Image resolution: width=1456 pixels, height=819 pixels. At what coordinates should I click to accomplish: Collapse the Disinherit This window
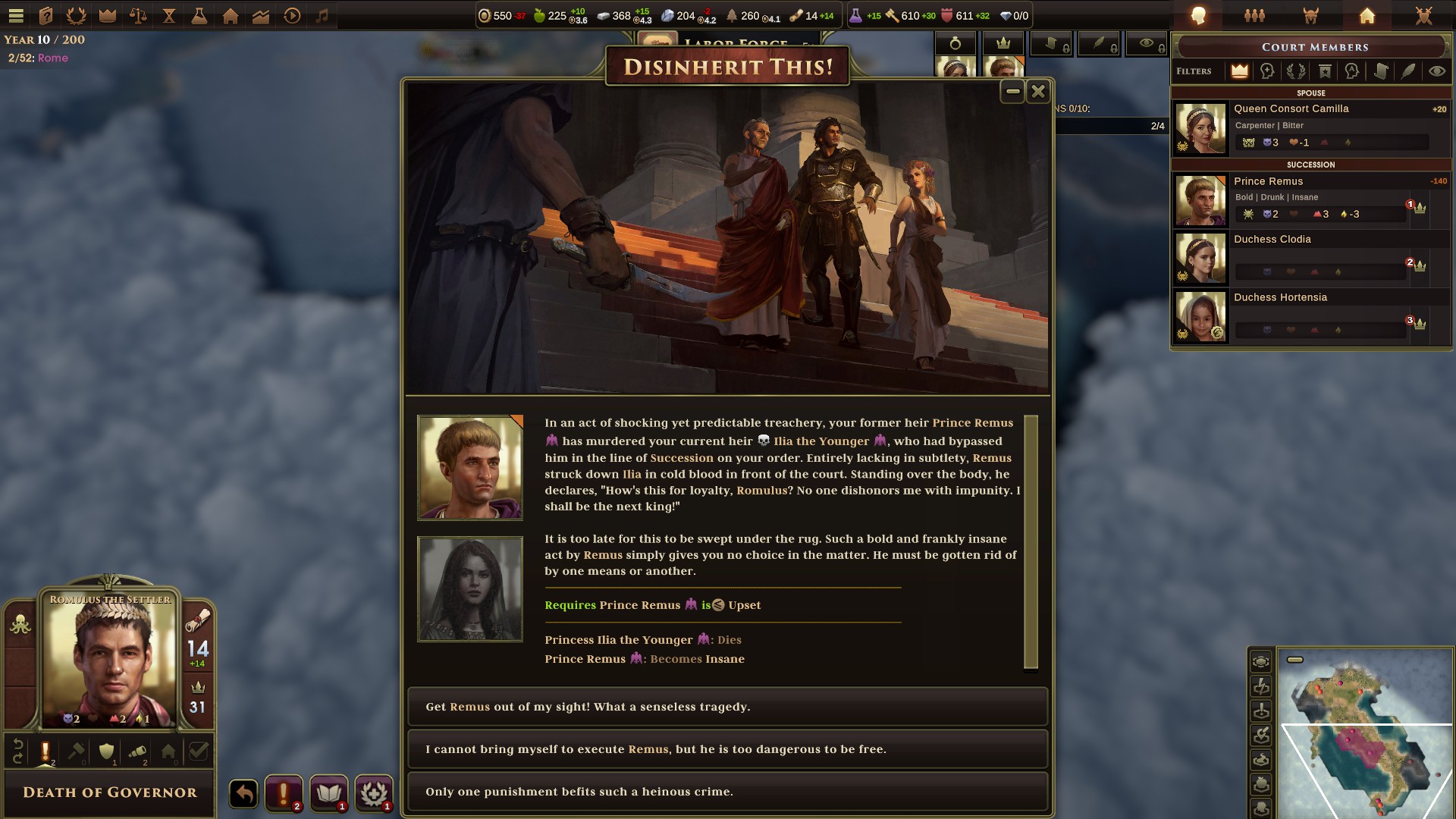1012,91
